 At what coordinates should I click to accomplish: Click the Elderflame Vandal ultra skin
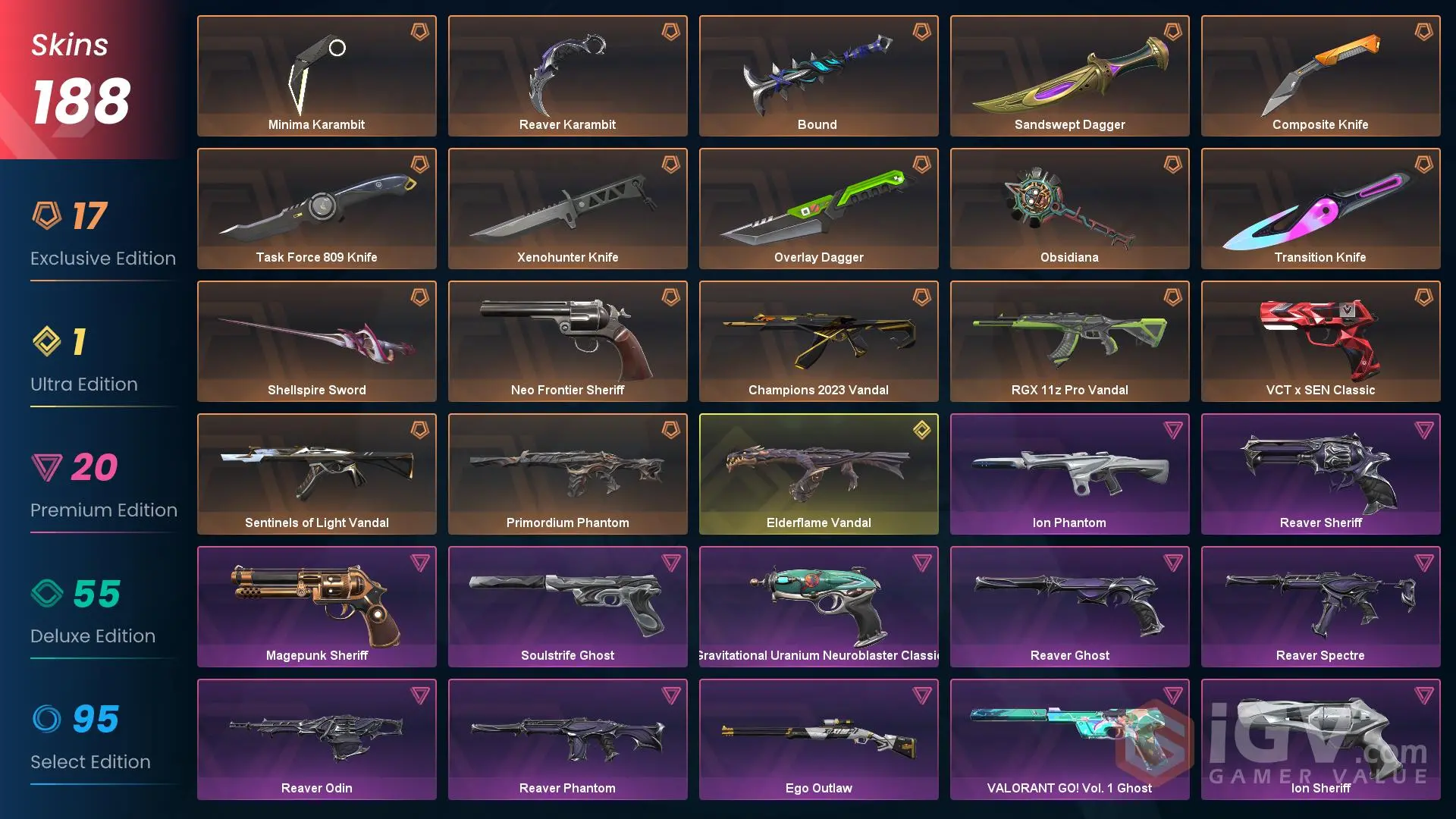(818, 474)
